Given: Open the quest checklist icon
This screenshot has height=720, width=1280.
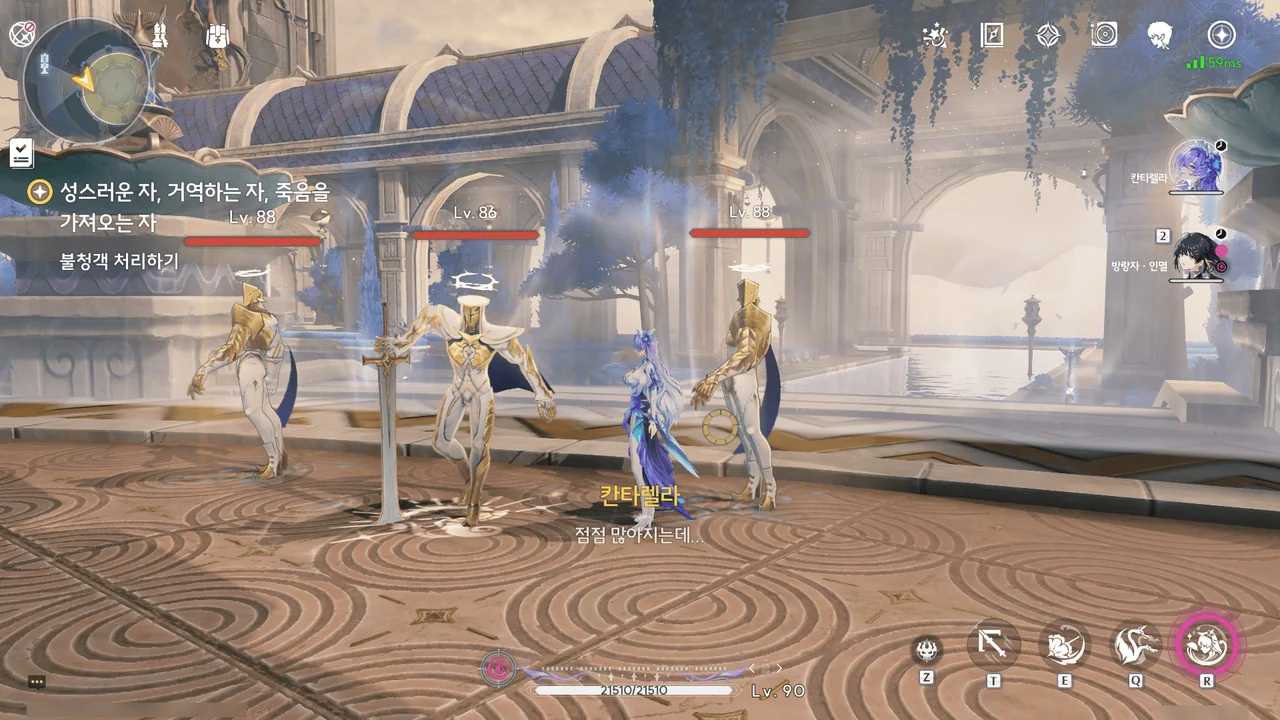Looking at the screenshot, I should (21, 153).
